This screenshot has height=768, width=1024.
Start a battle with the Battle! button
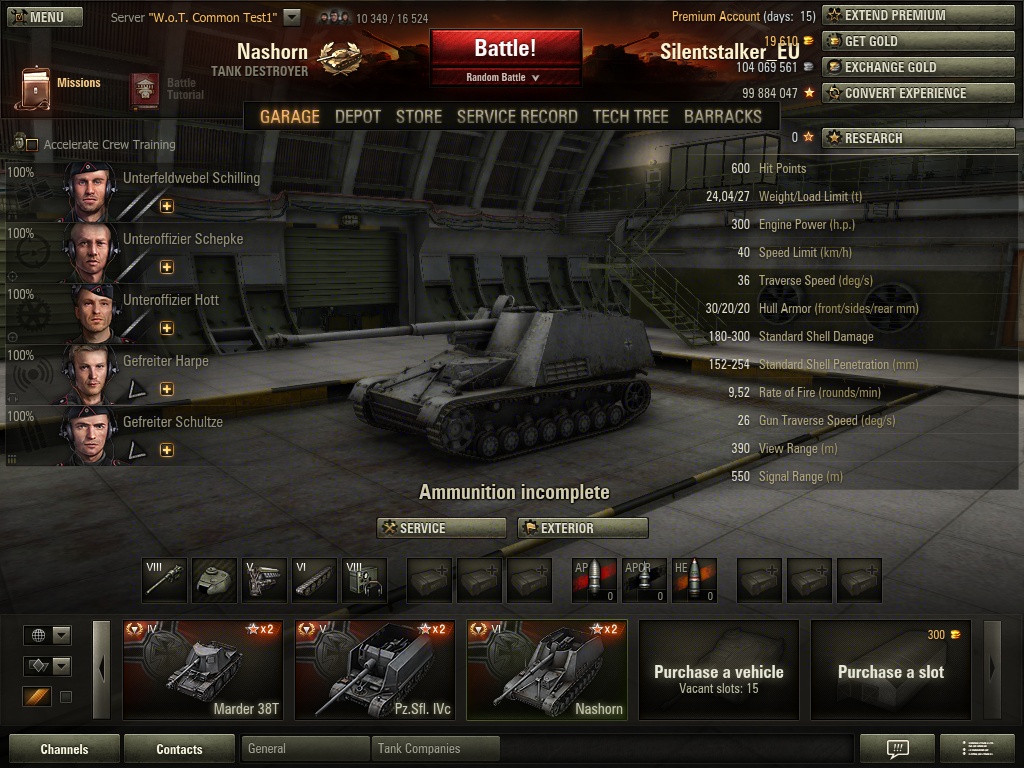pyautogui.click(x=505, y=49)
